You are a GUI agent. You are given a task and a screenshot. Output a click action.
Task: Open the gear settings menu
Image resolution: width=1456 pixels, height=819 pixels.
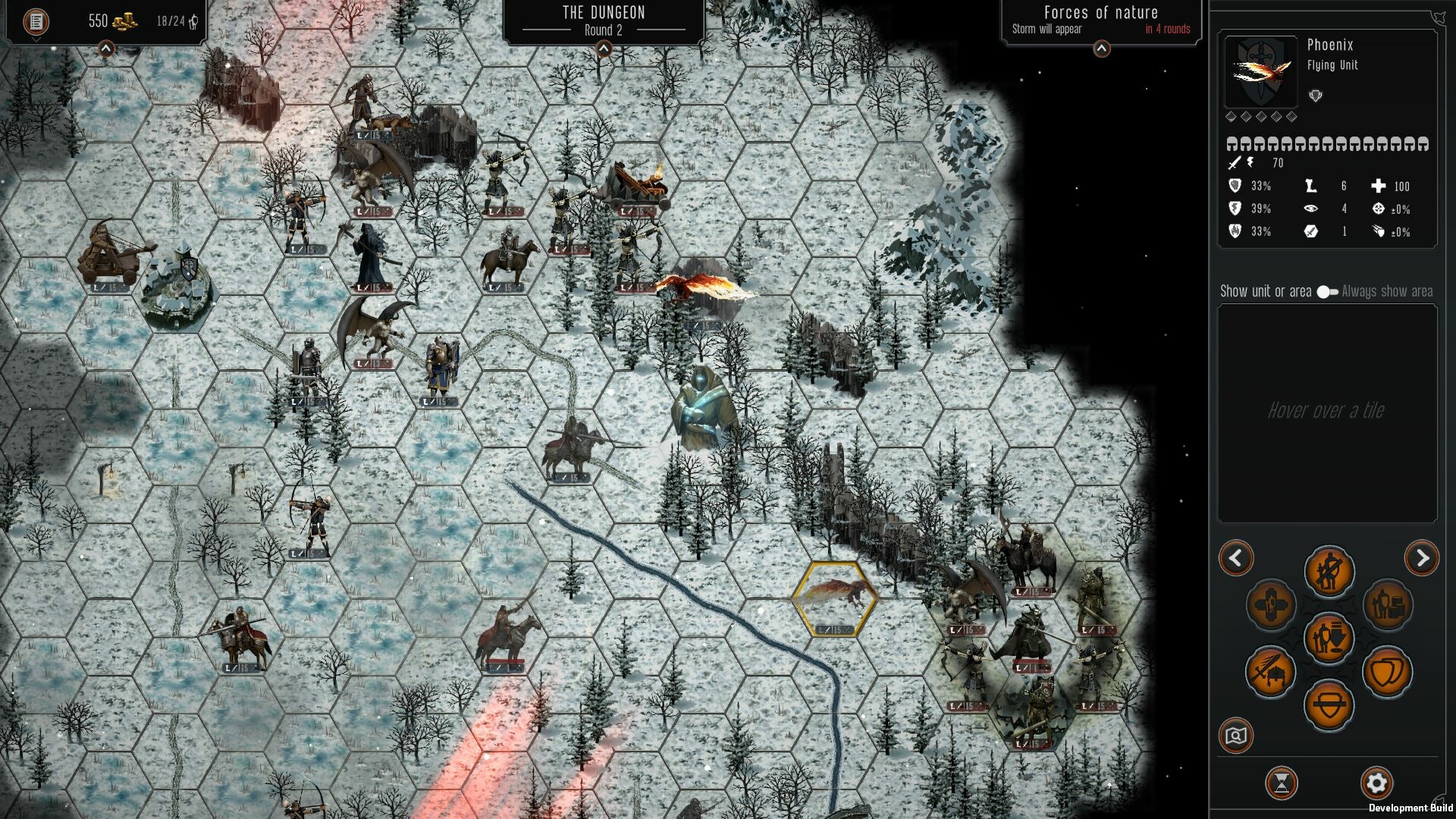coord(1376,783)
